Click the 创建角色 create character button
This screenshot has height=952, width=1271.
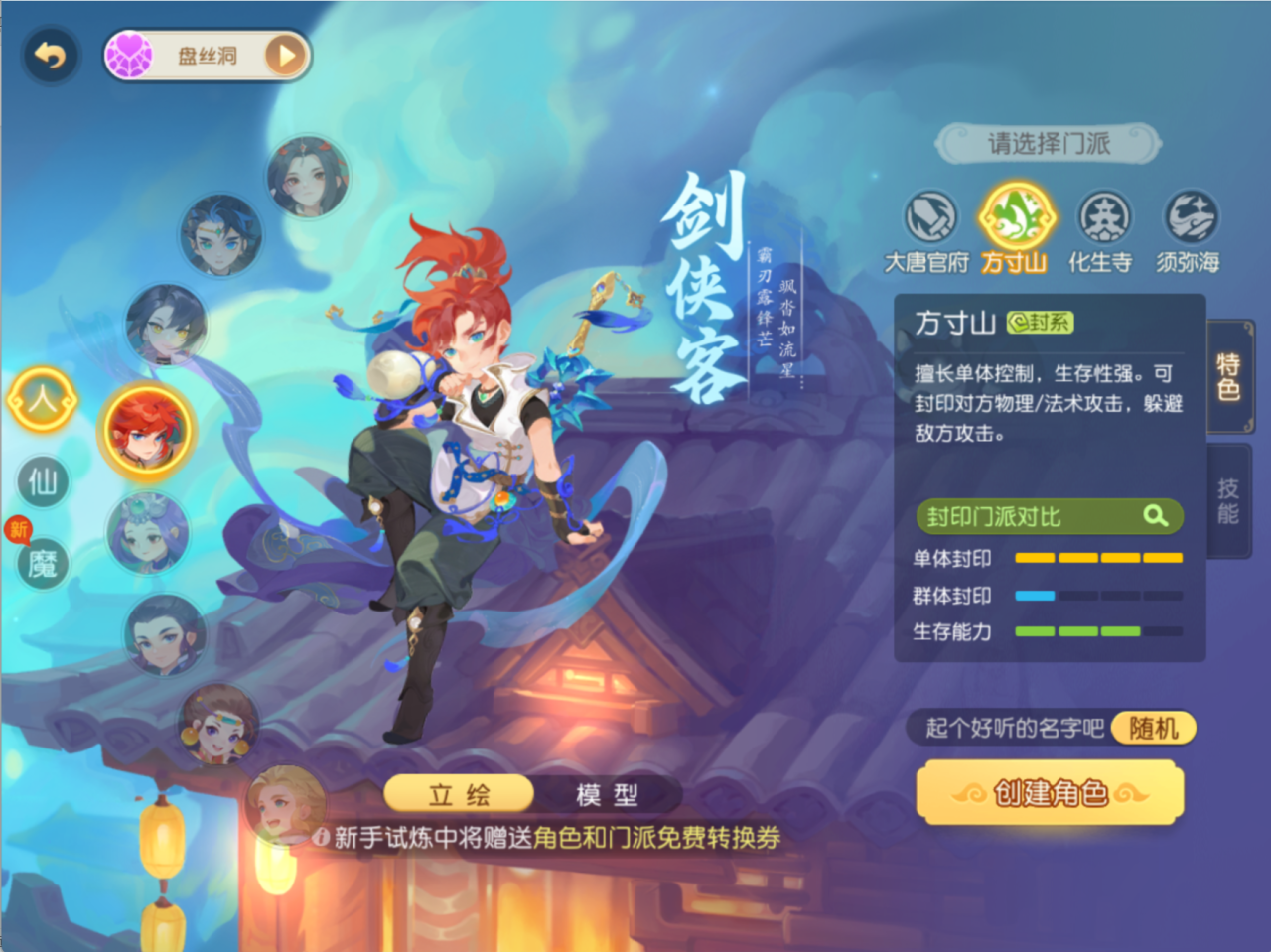(x=1050, y=792)
